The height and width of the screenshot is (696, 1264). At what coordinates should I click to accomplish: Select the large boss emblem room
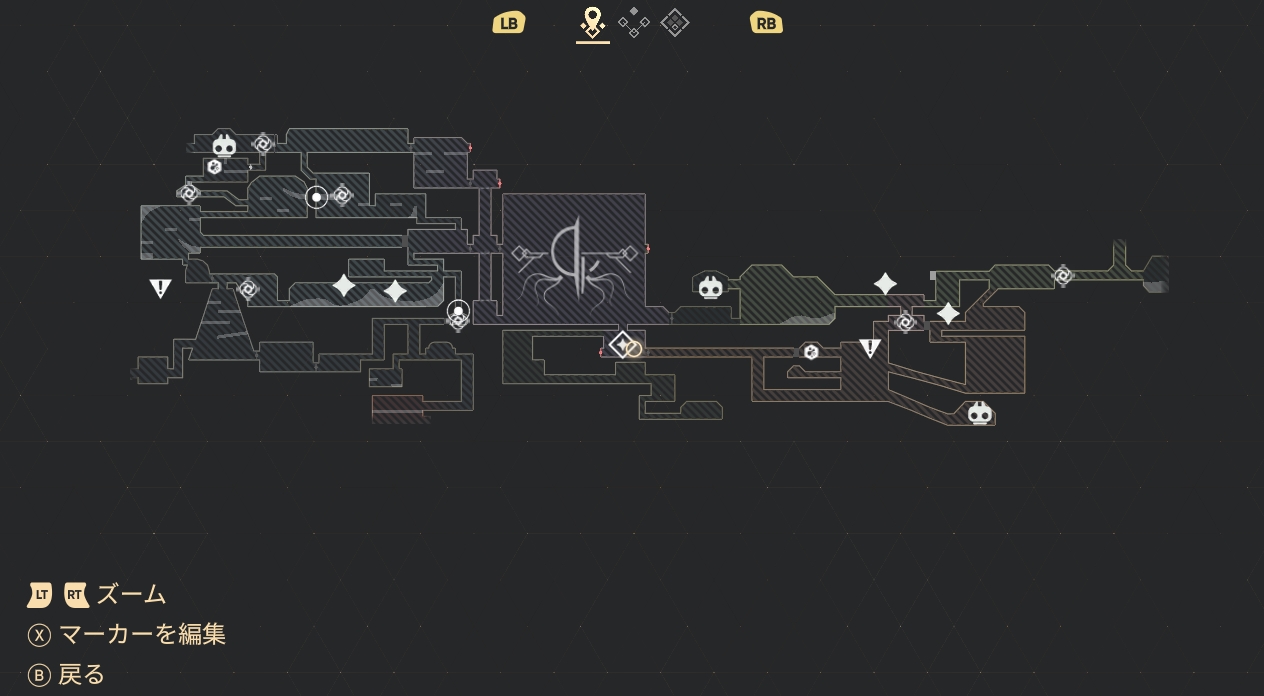pos(573,258)
